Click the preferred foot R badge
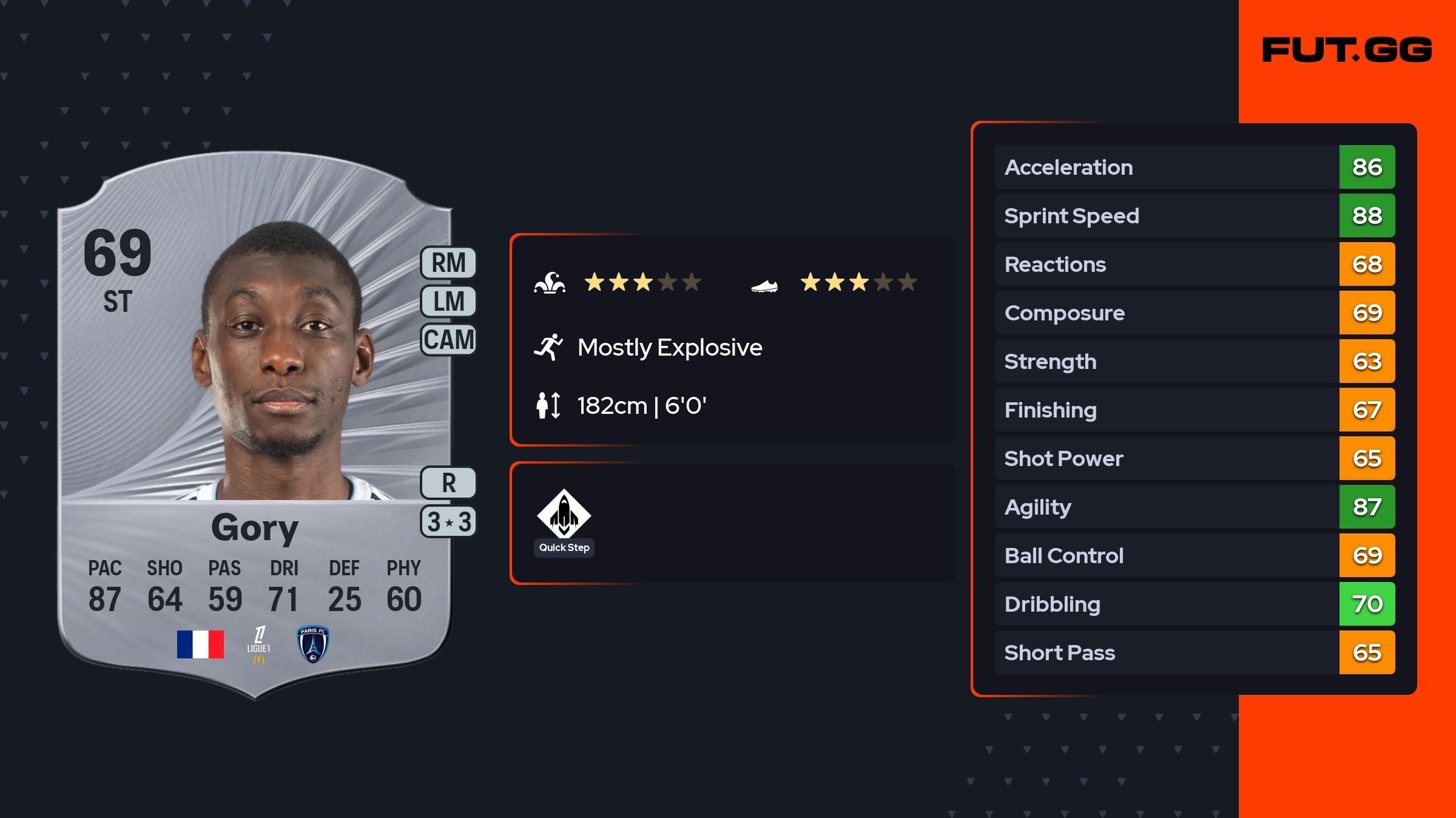Screen dimensions: 1456x818 pos(448,483)
